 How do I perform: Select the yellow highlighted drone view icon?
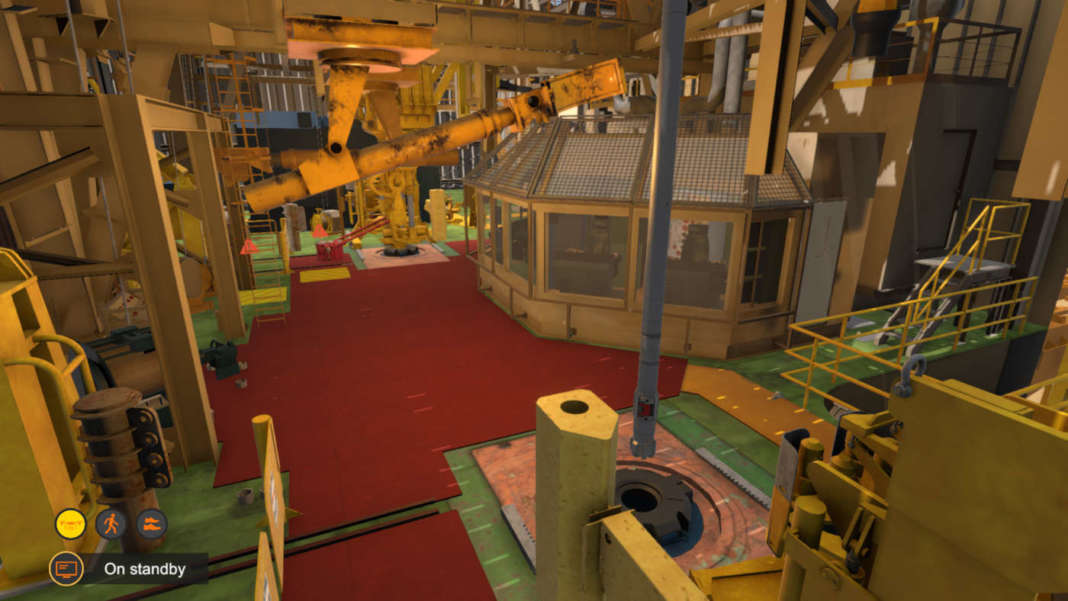(x=70, y=523)
